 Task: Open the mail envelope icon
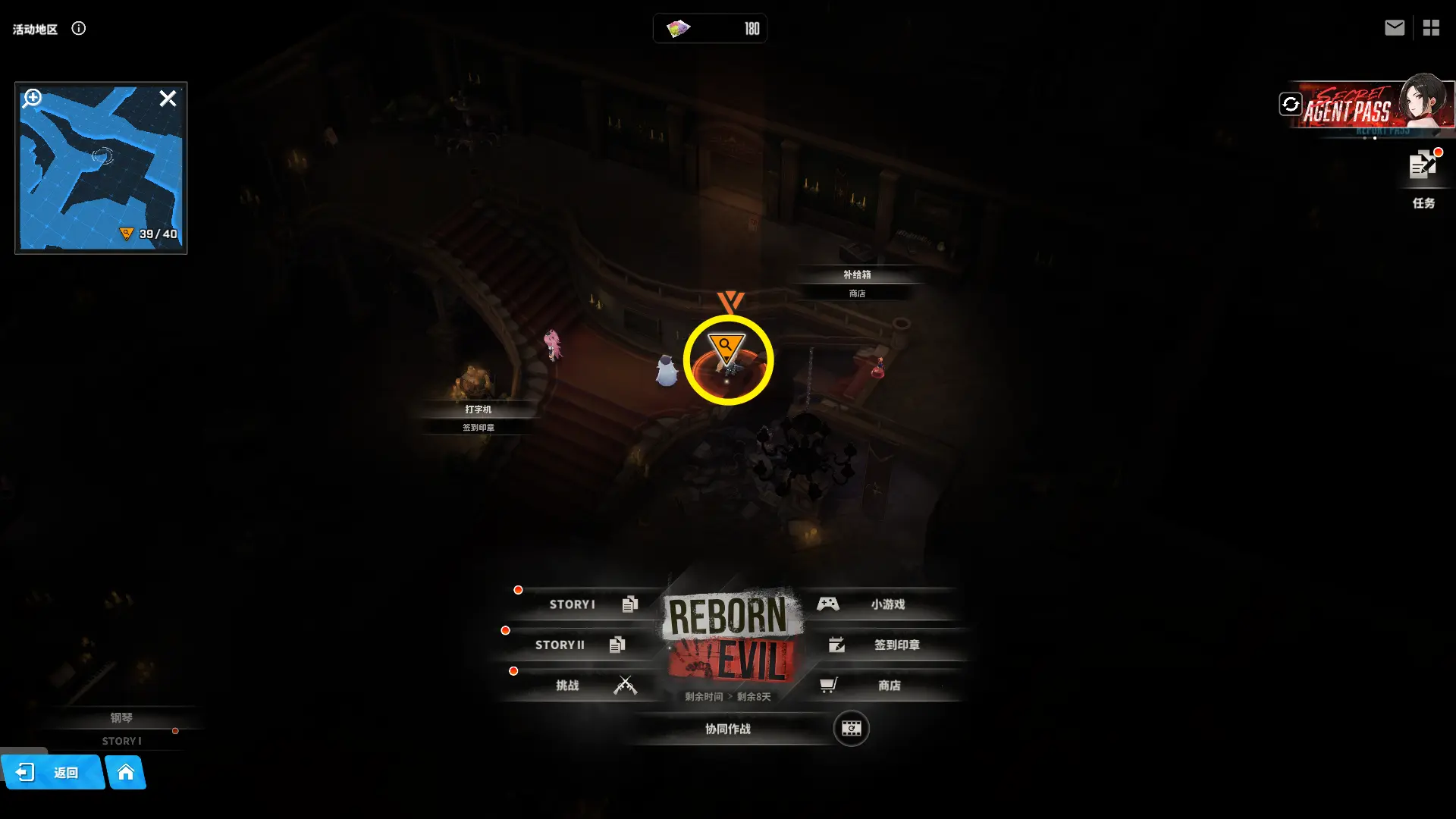pos(1394,28)
